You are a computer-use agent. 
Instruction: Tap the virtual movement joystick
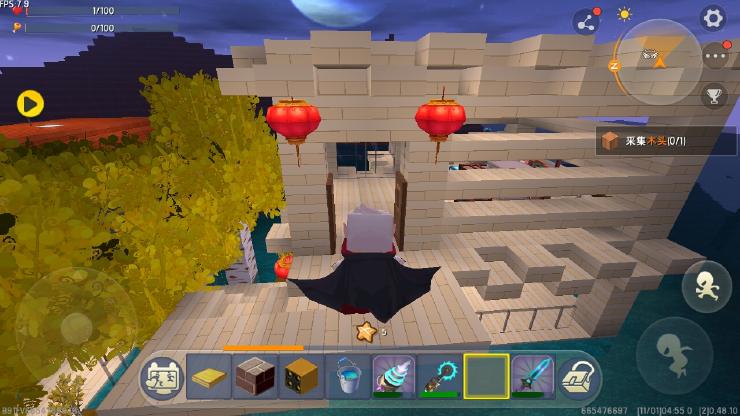click(75, 326)
